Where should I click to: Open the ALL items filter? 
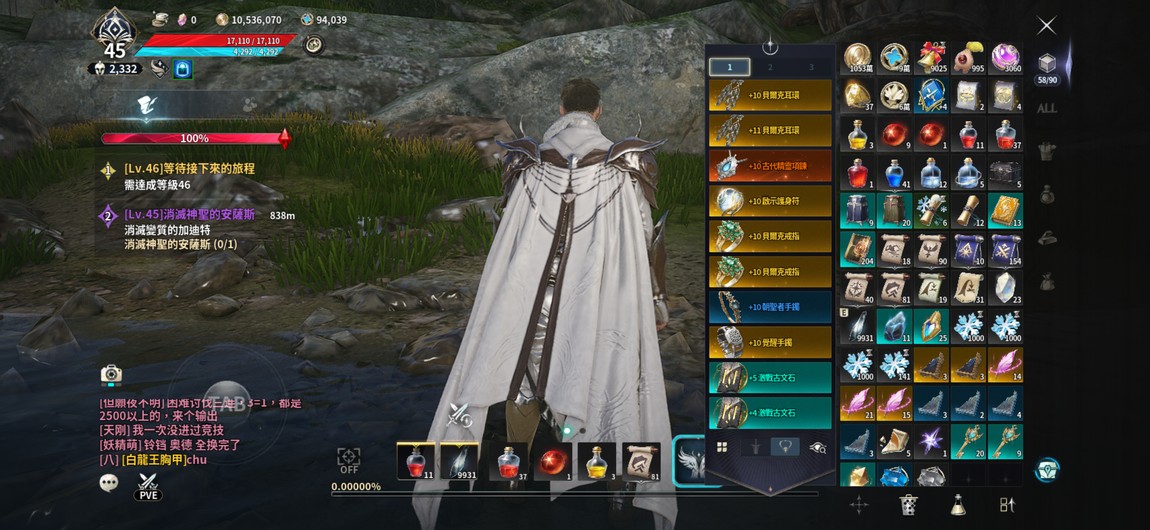pos(1046,108)
